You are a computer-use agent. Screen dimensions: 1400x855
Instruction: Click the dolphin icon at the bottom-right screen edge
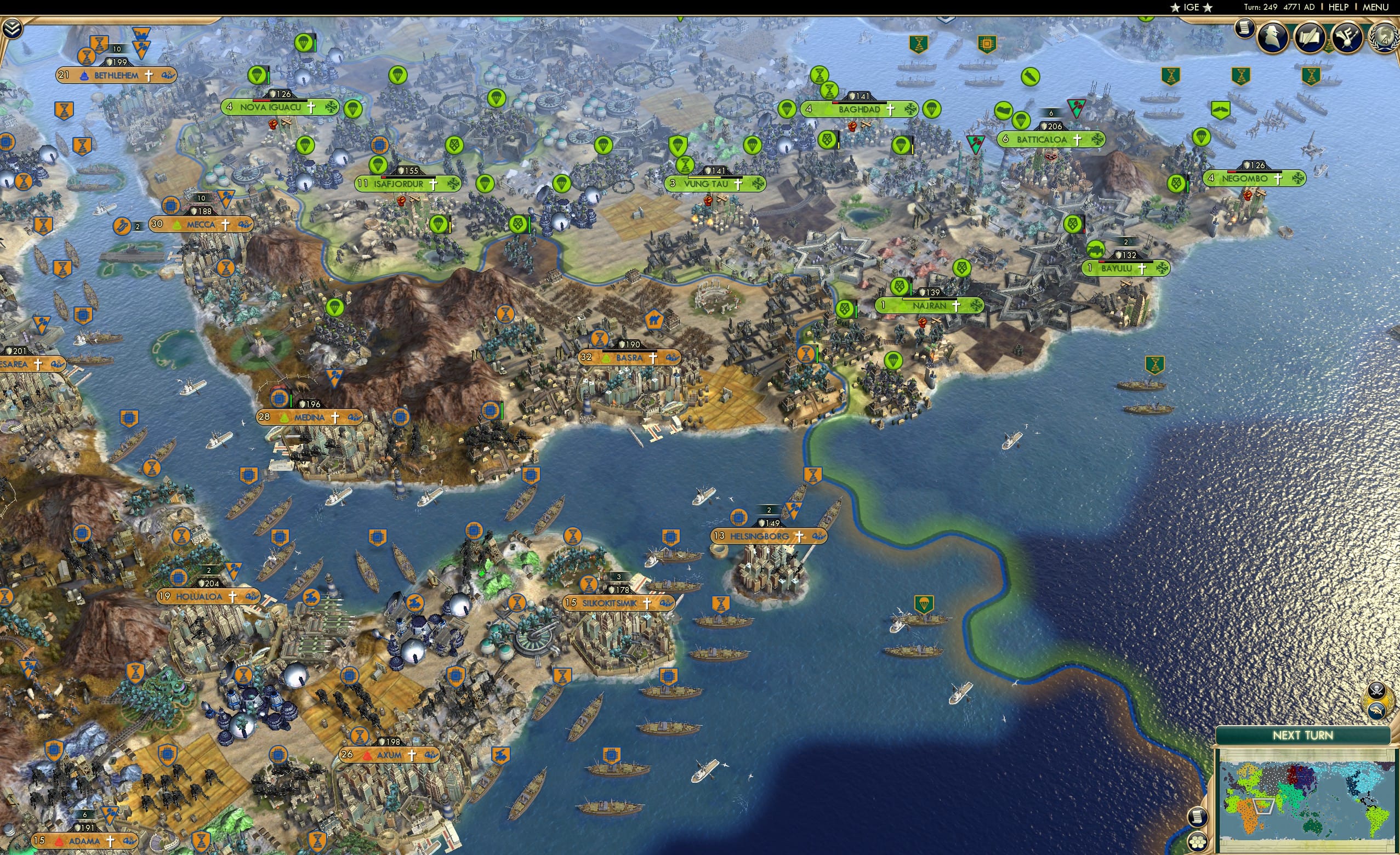coord(1378,711)
